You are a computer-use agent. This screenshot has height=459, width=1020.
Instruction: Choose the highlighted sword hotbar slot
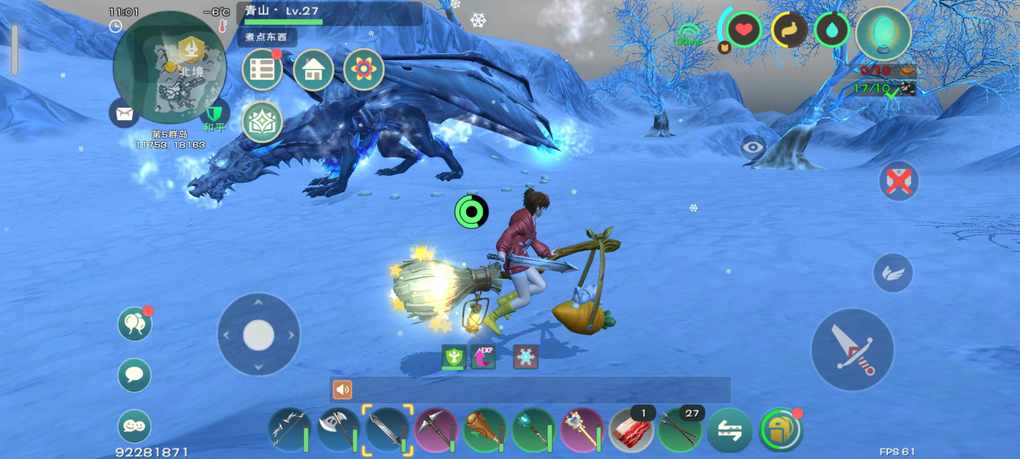pos(387,430)
